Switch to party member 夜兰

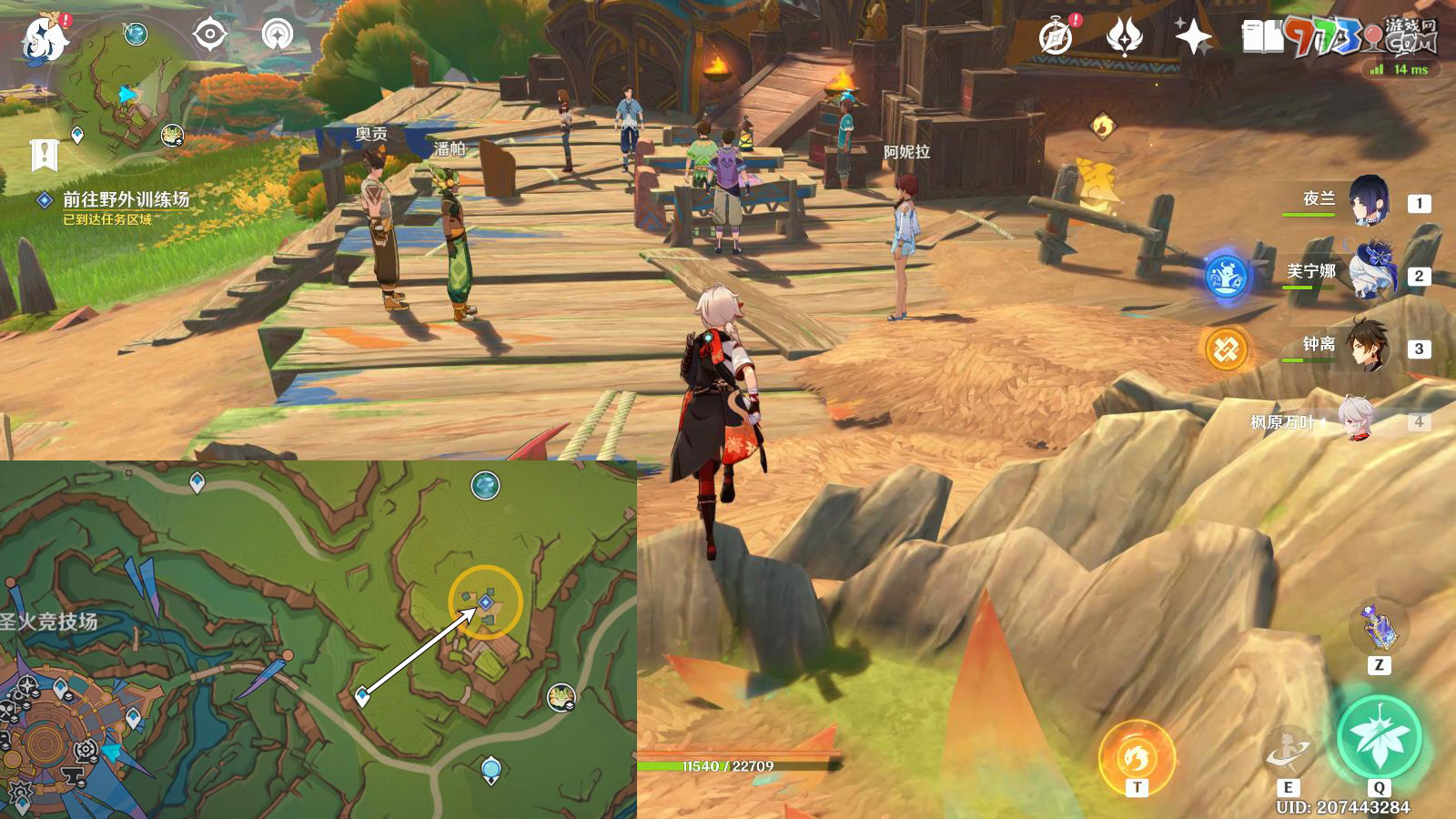pos(1368,201)
